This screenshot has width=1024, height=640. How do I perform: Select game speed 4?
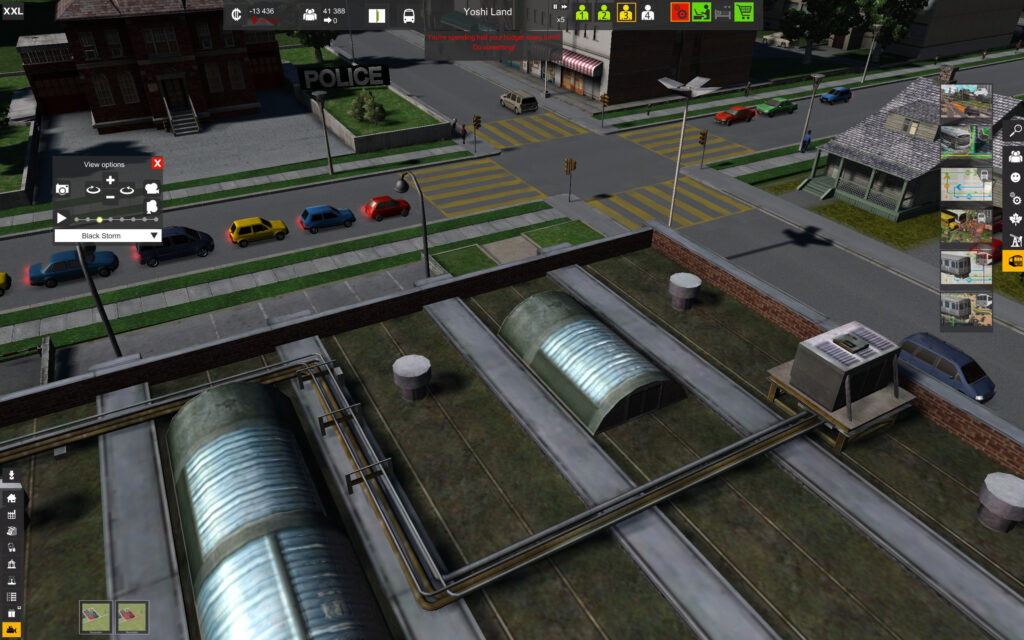pyautogui.click(x=647, y=13)
